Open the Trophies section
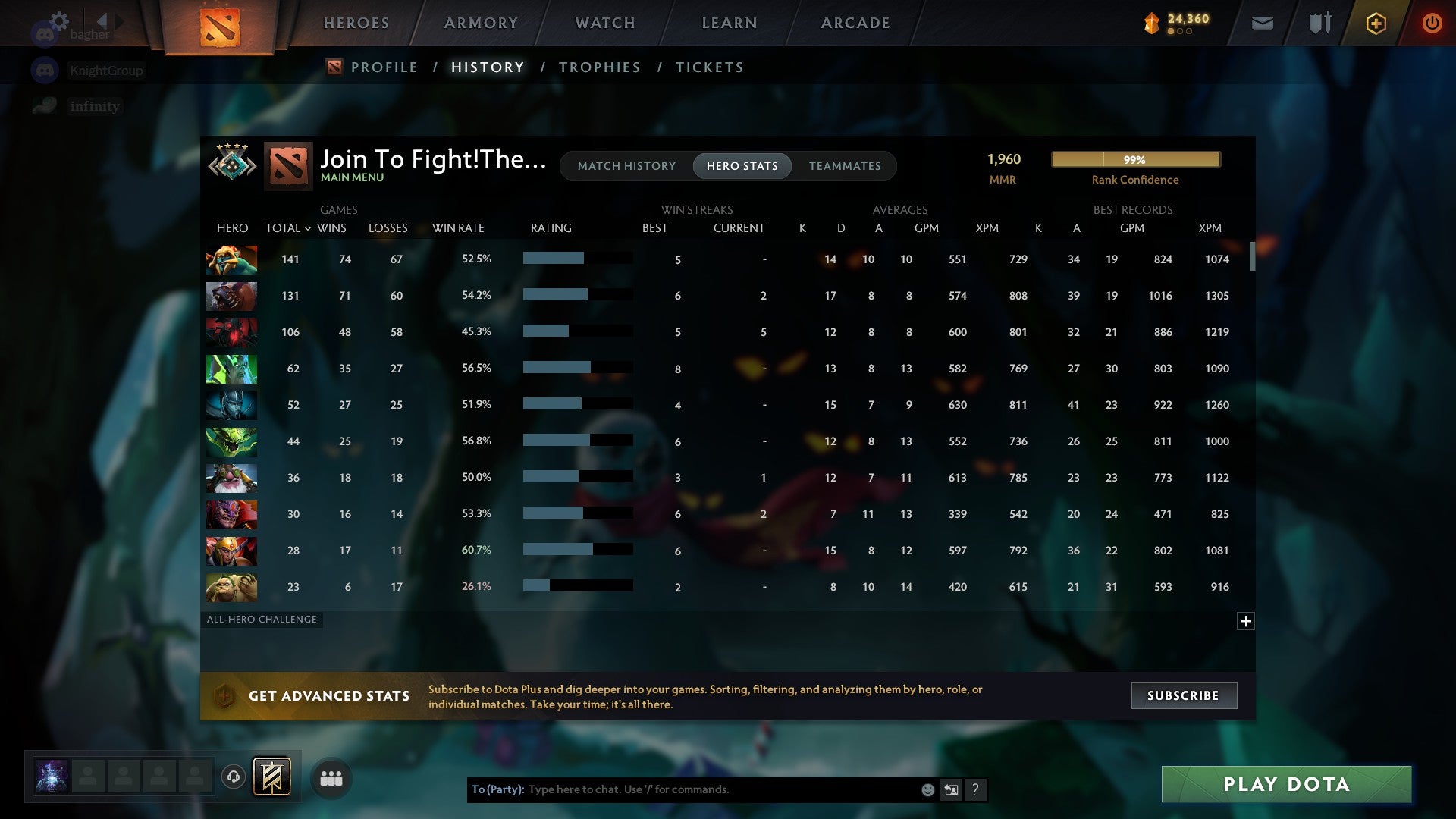Screen dimensions: 1456x819 pos(599,67)
